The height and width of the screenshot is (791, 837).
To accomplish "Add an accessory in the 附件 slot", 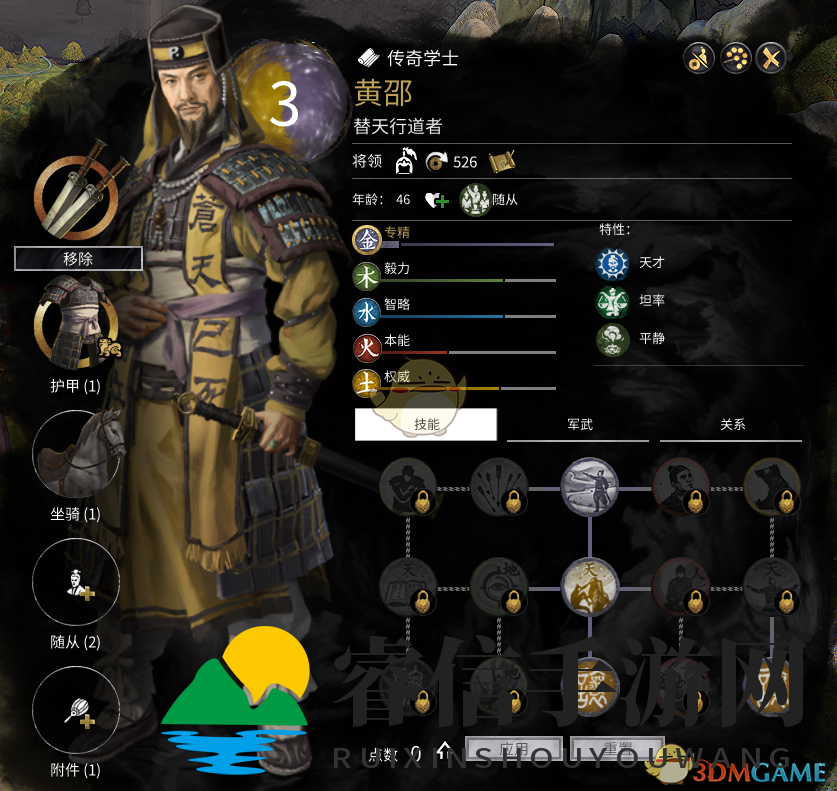I will [x=76, y=710].
